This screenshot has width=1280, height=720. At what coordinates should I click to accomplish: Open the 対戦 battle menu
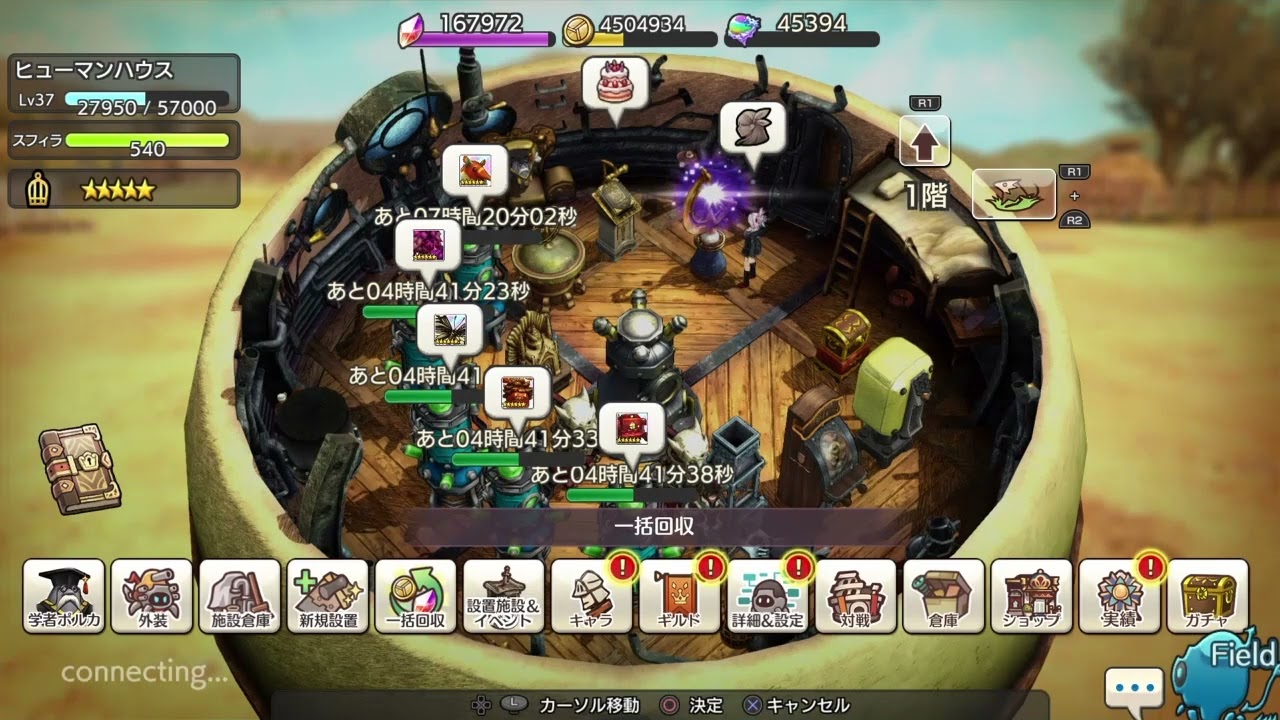point(856,597)
